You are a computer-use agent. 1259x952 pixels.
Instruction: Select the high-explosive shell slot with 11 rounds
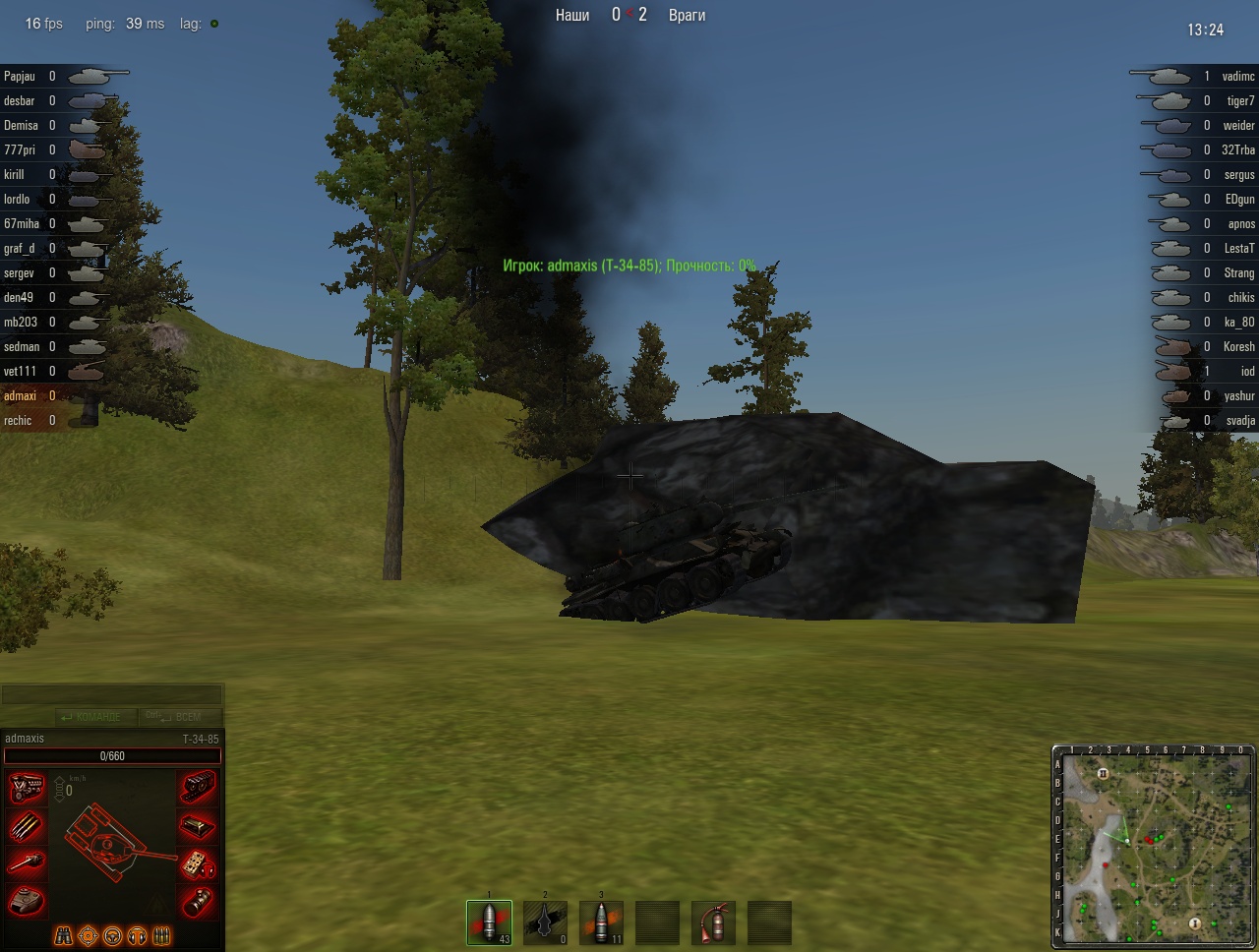pos(601,922)
